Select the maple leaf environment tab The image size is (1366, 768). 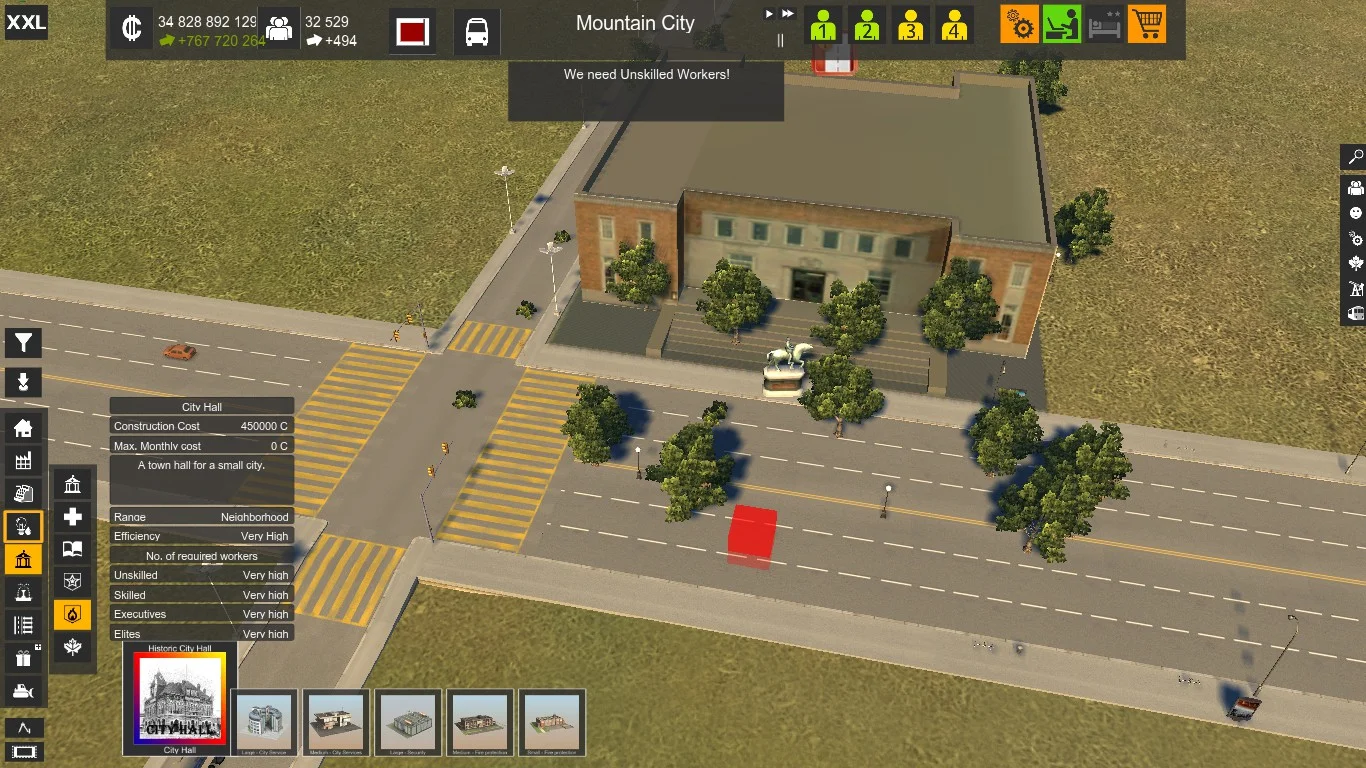click(73, 647)
